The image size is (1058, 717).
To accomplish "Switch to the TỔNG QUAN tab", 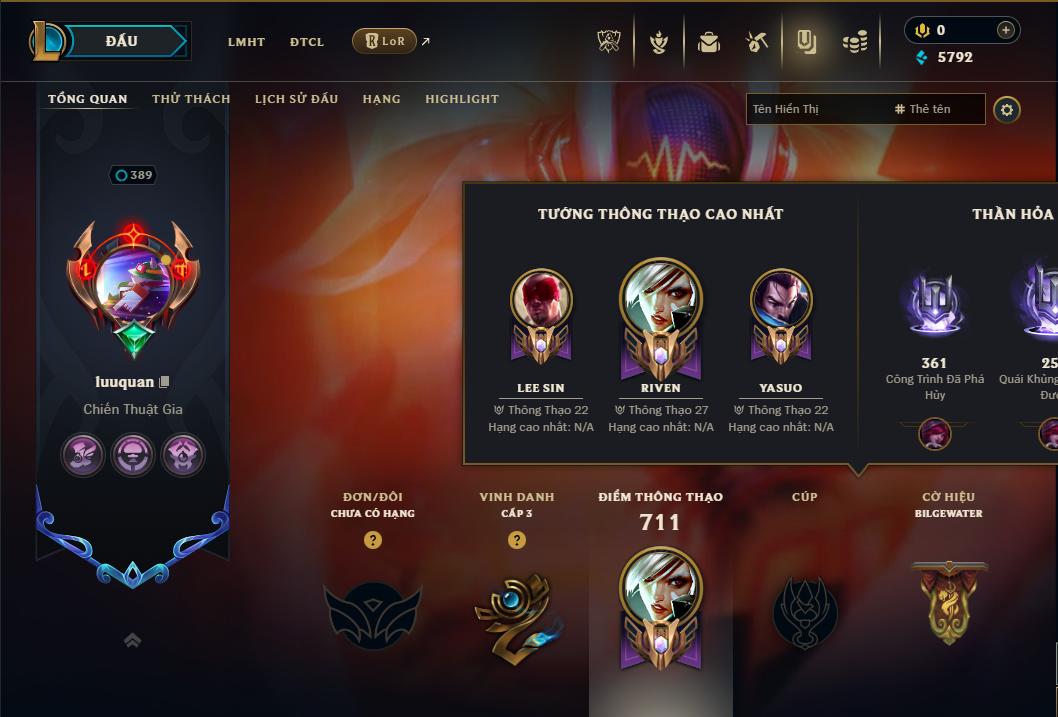I will pyautogui.click(x=88, y=99).
